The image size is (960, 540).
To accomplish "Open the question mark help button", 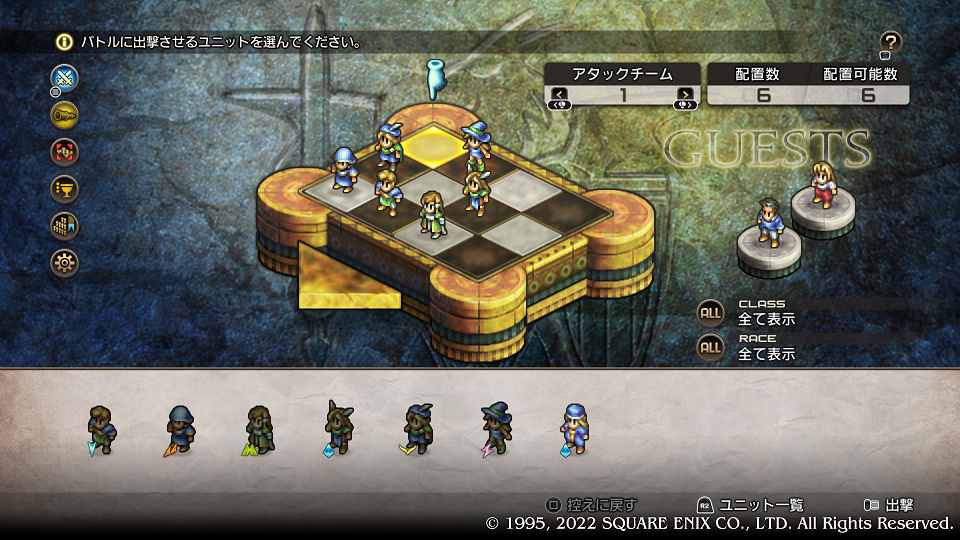I will click(x=891, y=42).
